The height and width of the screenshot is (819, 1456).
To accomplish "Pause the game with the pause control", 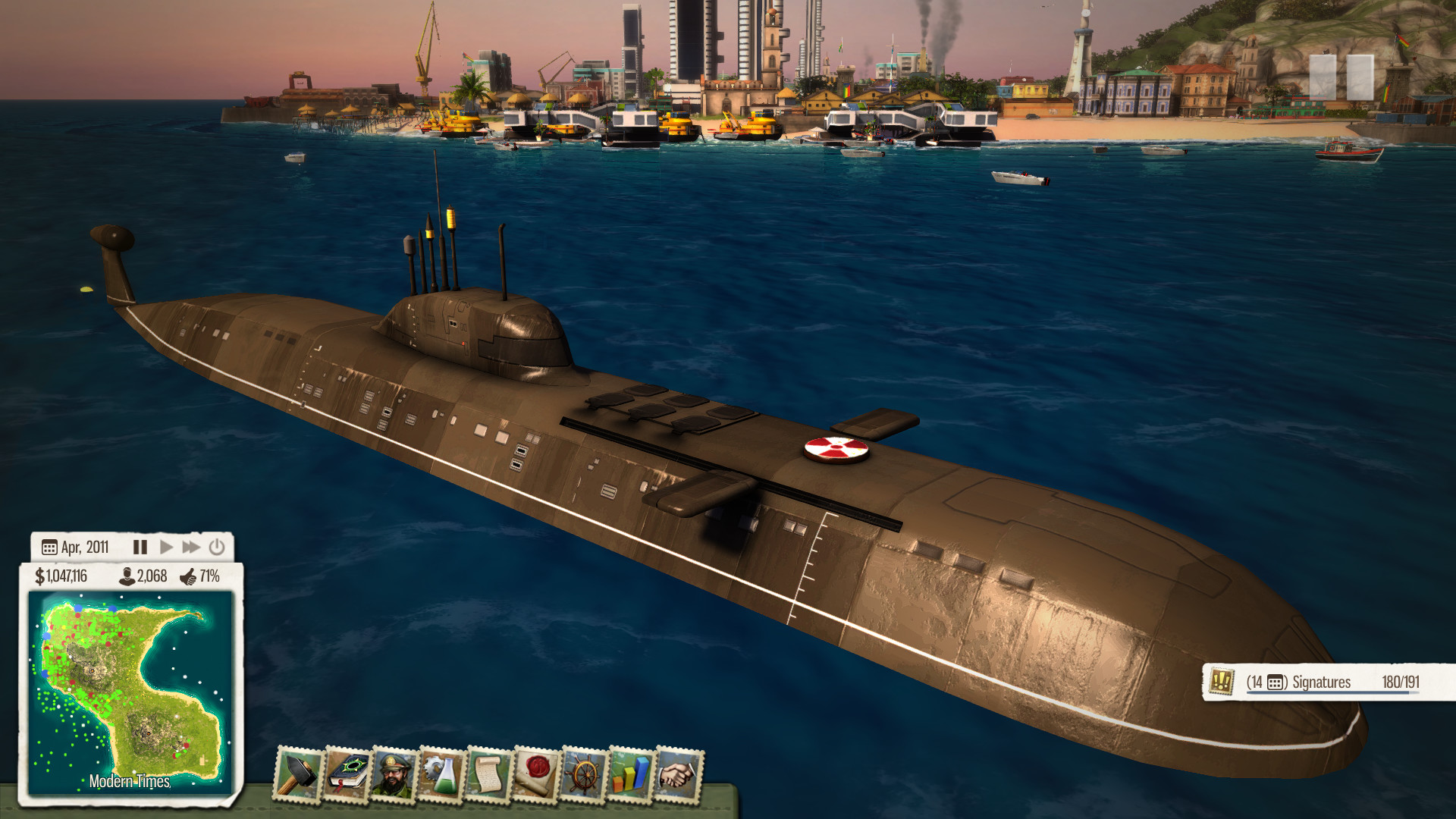I will [140, 547].
